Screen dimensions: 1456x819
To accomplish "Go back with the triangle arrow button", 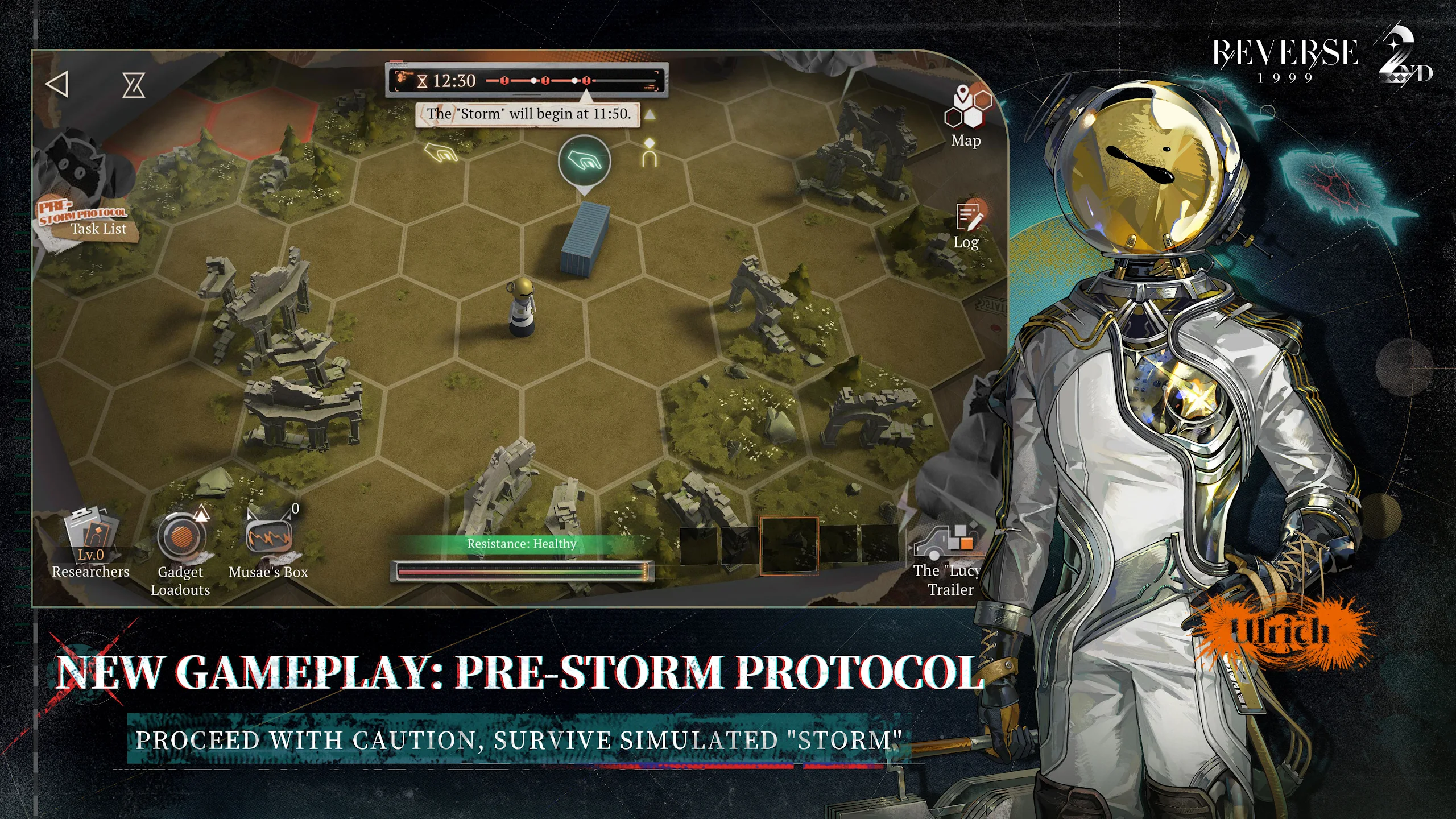I will (x=57, y=84).
